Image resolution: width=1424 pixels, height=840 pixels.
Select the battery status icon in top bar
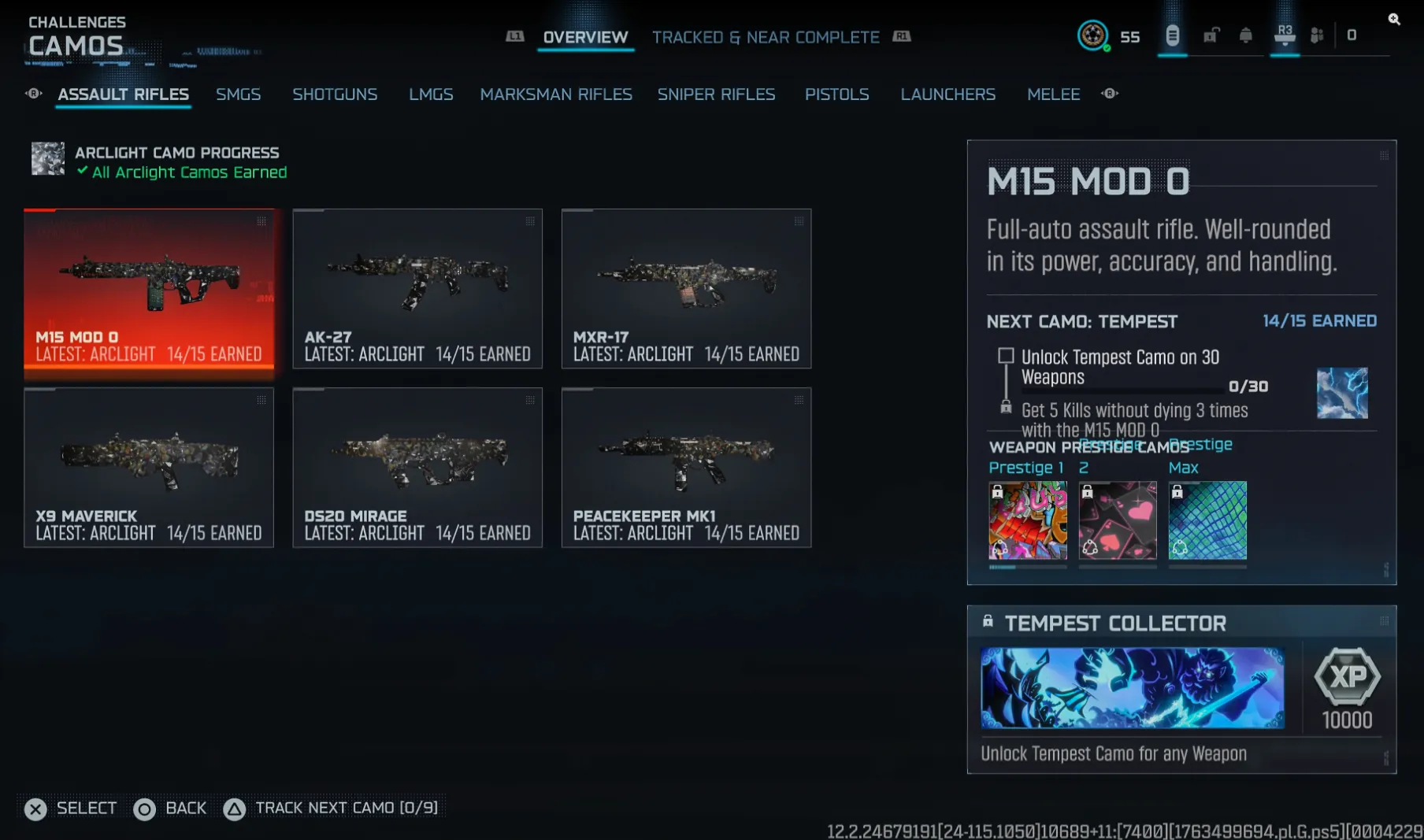click(x=1174, y=35)
